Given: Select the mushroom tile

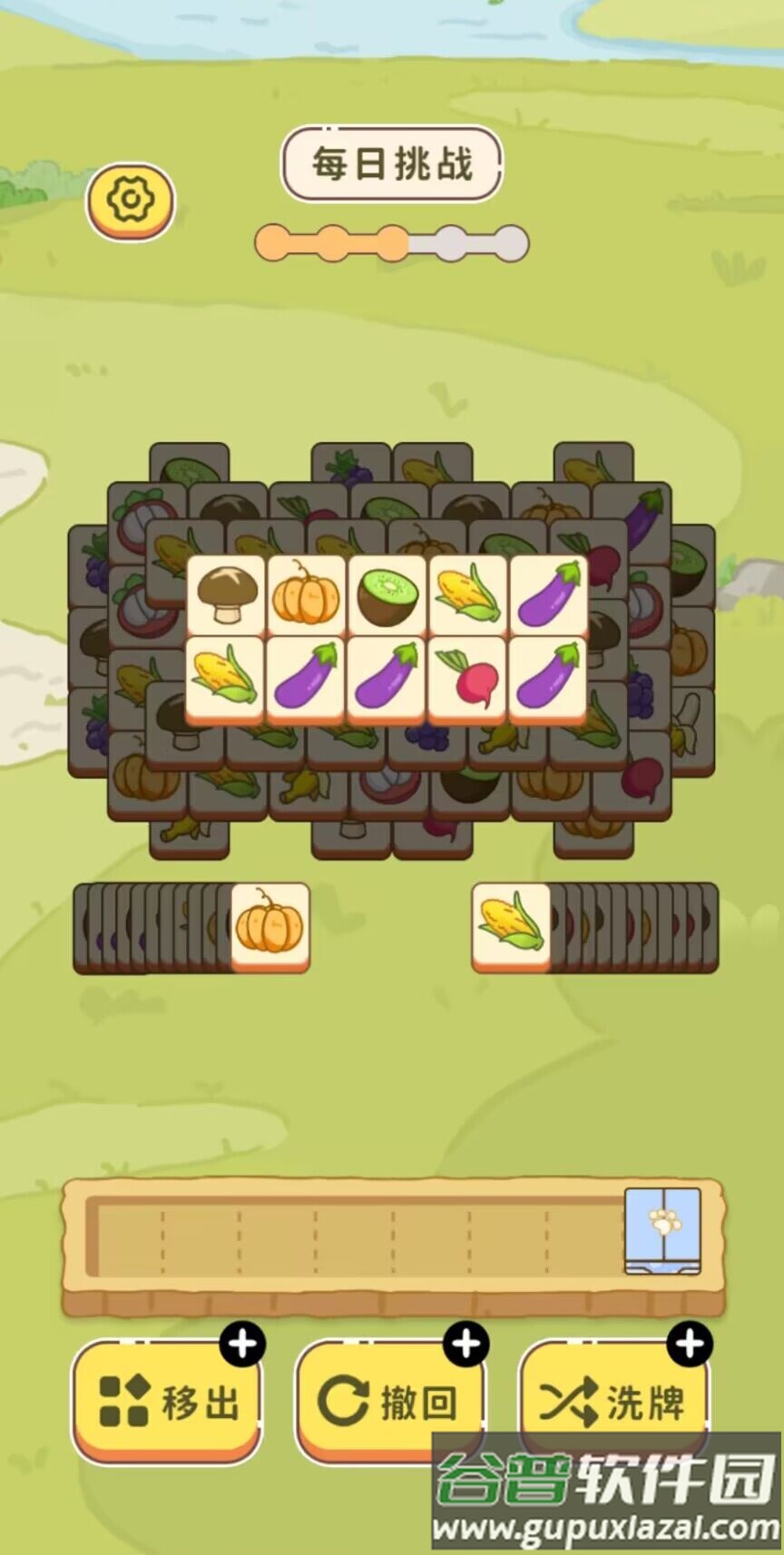Looking at the screenshot, I should pos(226,595).
